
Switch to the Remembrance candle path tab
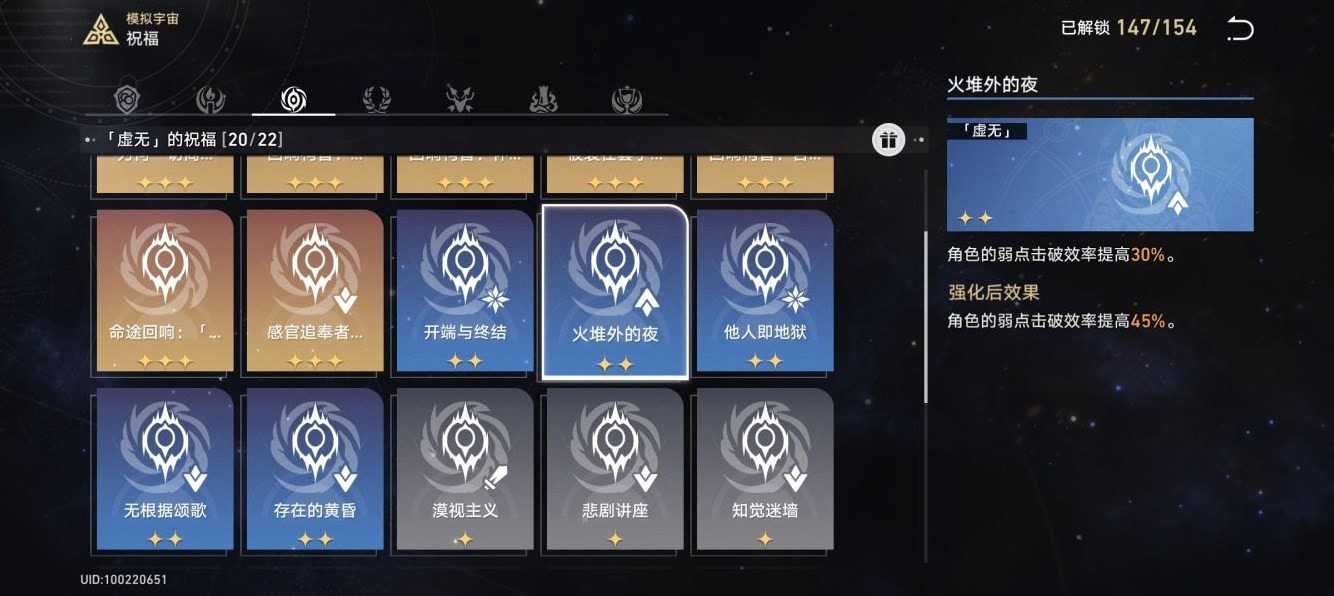[x=210, y=99]
